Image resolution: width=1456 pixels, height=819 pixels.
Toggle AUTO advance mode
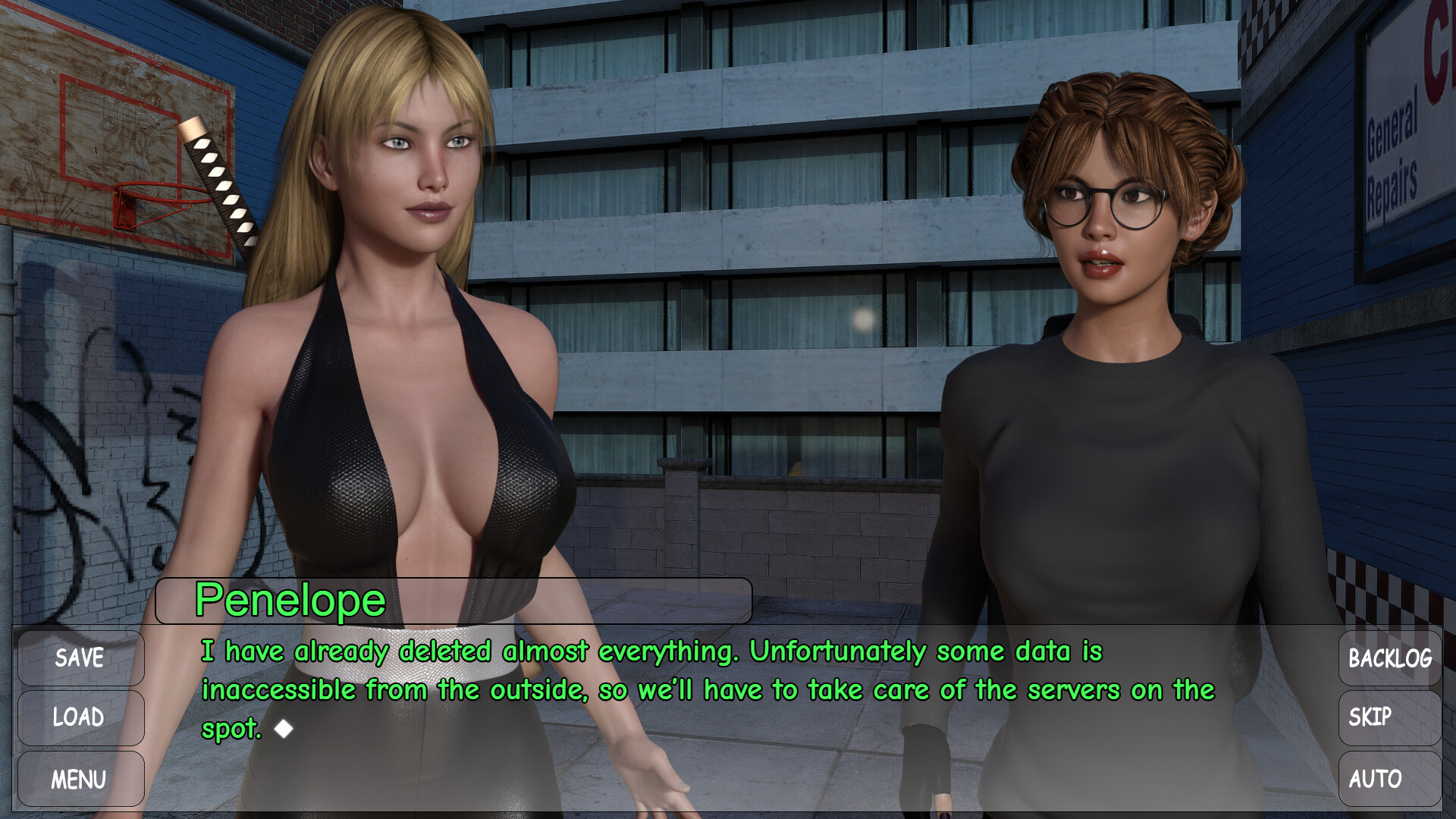pos(1389,779)
